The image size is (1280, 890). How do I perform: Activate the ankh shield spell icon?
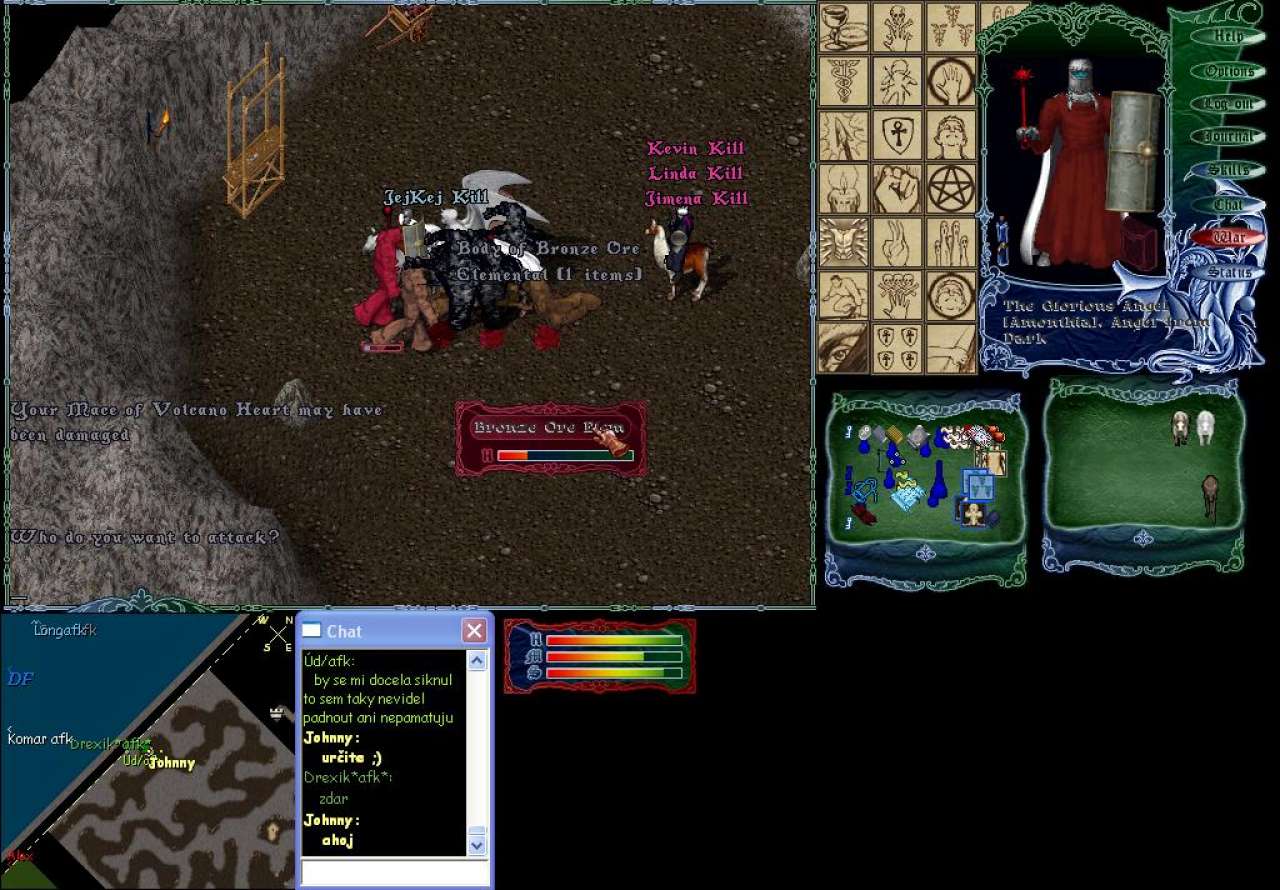[x=897, y=135]
